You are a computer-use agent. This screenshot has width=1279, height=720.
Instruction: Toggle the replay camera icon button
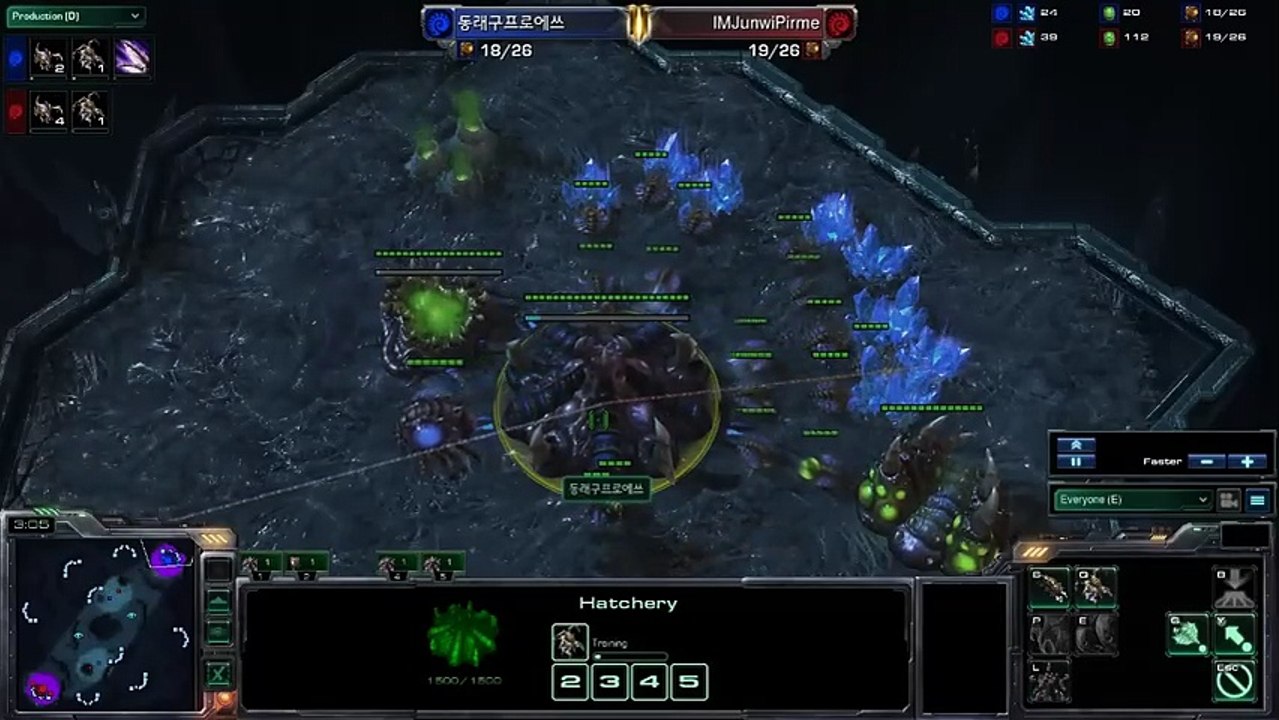pos(1228,500)
